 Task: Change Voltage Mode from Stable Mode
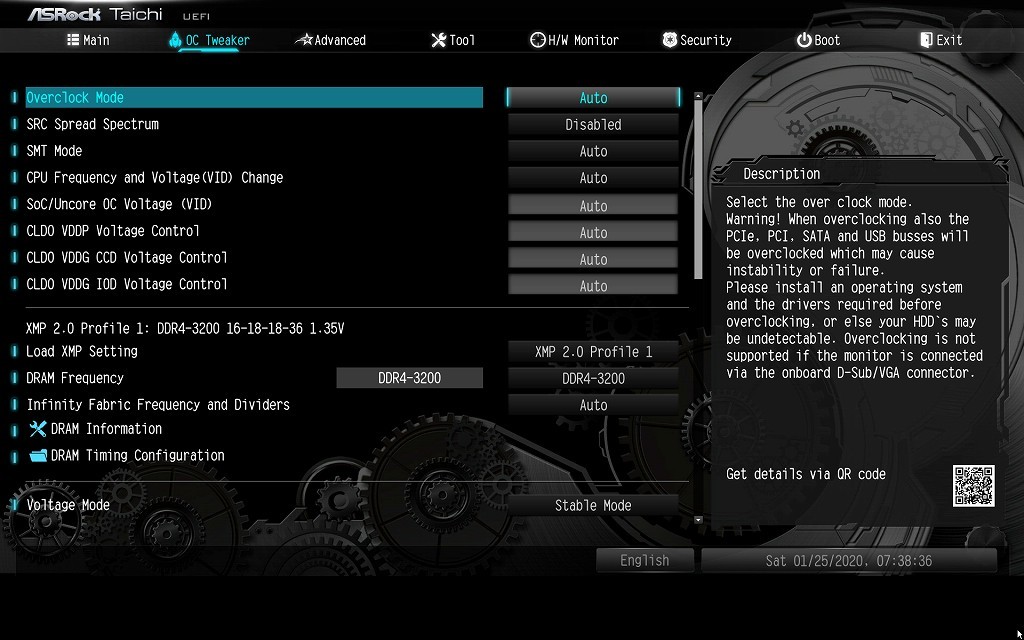(x=593, y=506)
